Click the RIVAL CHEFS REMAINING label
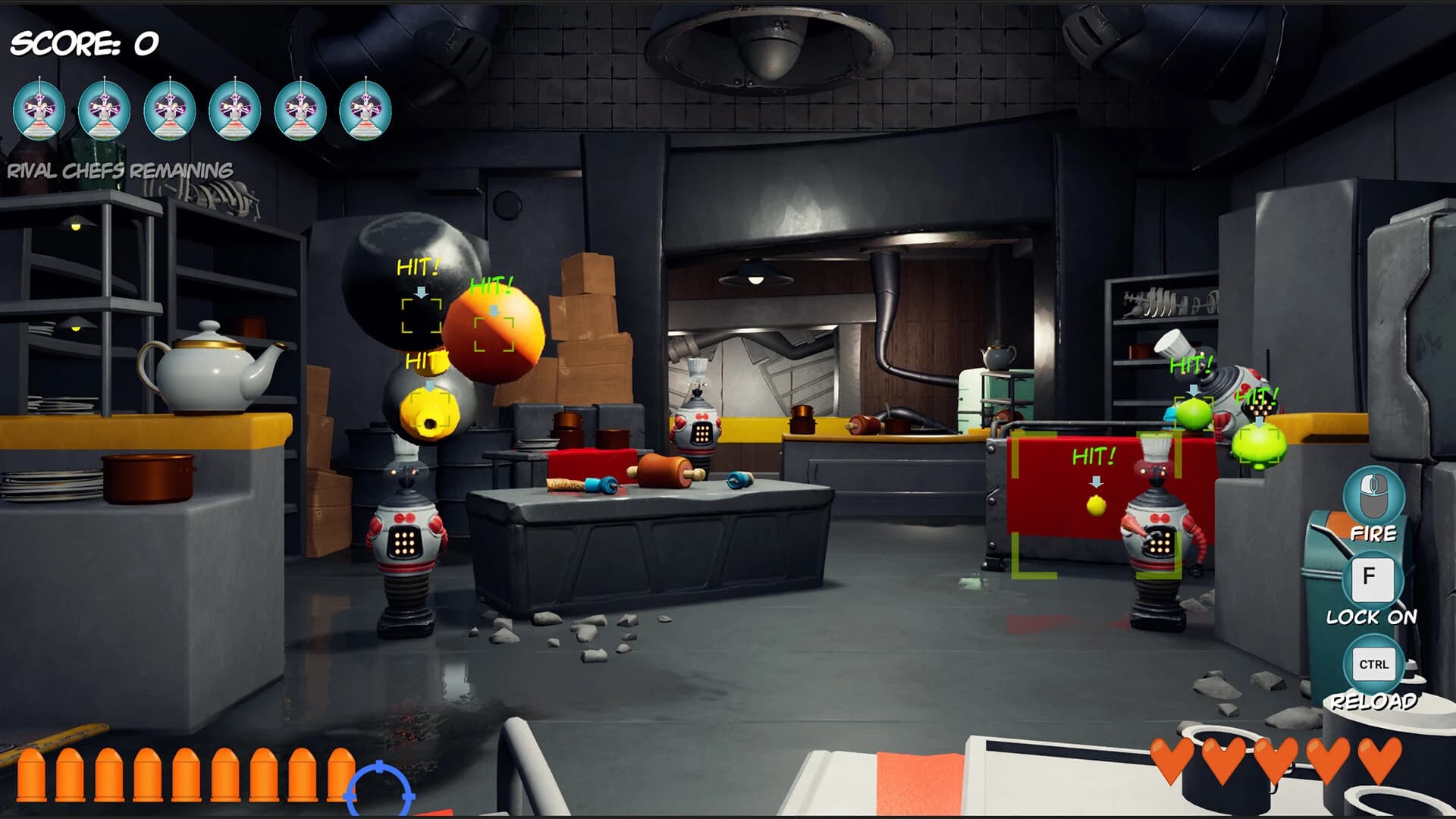Viewport: 1456px width, 819px height. tap(119, 169)
